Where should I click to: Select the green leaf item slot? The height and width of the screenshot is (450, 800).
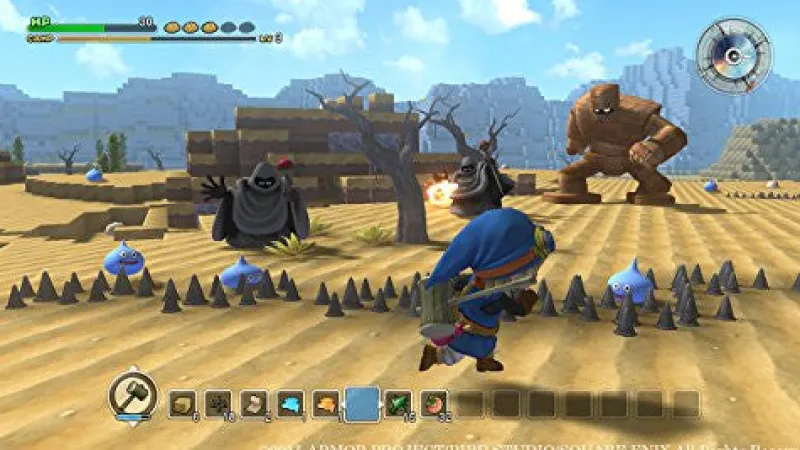[x=398, y=403]
